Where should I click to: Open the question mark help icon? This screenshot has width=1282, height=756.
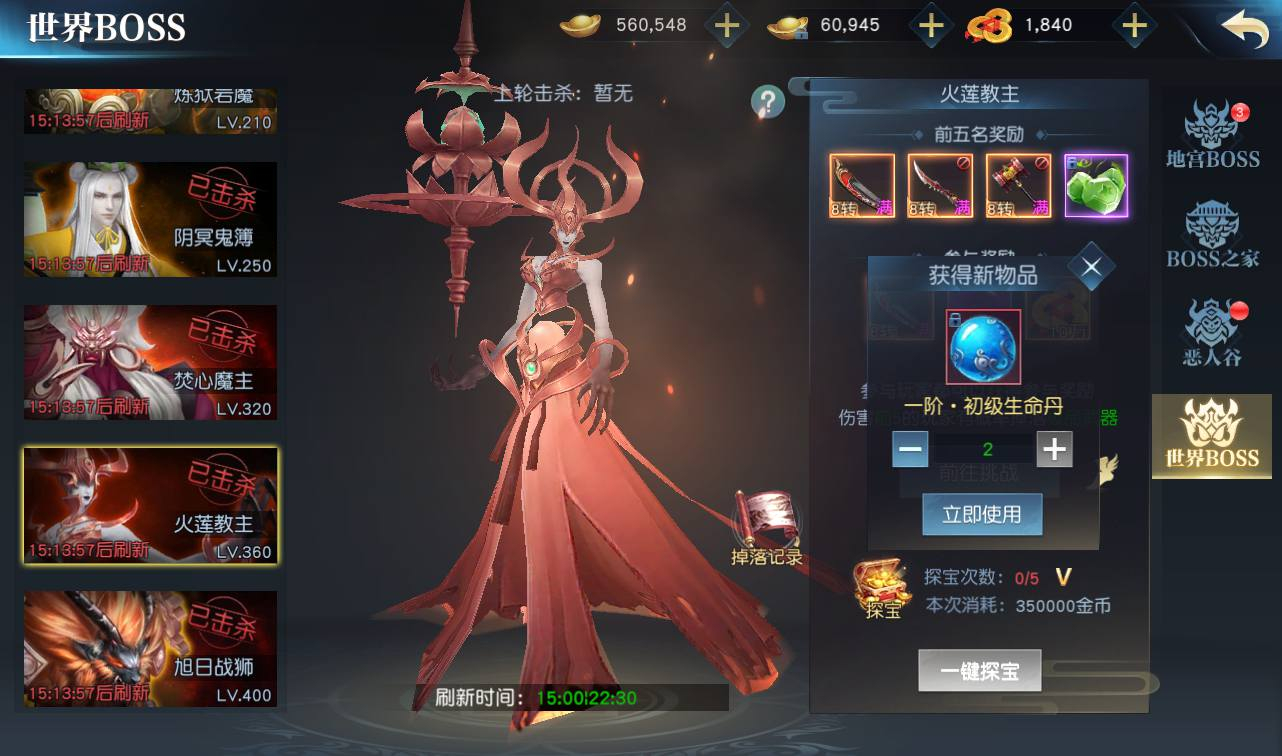click(x=768, y=101)
